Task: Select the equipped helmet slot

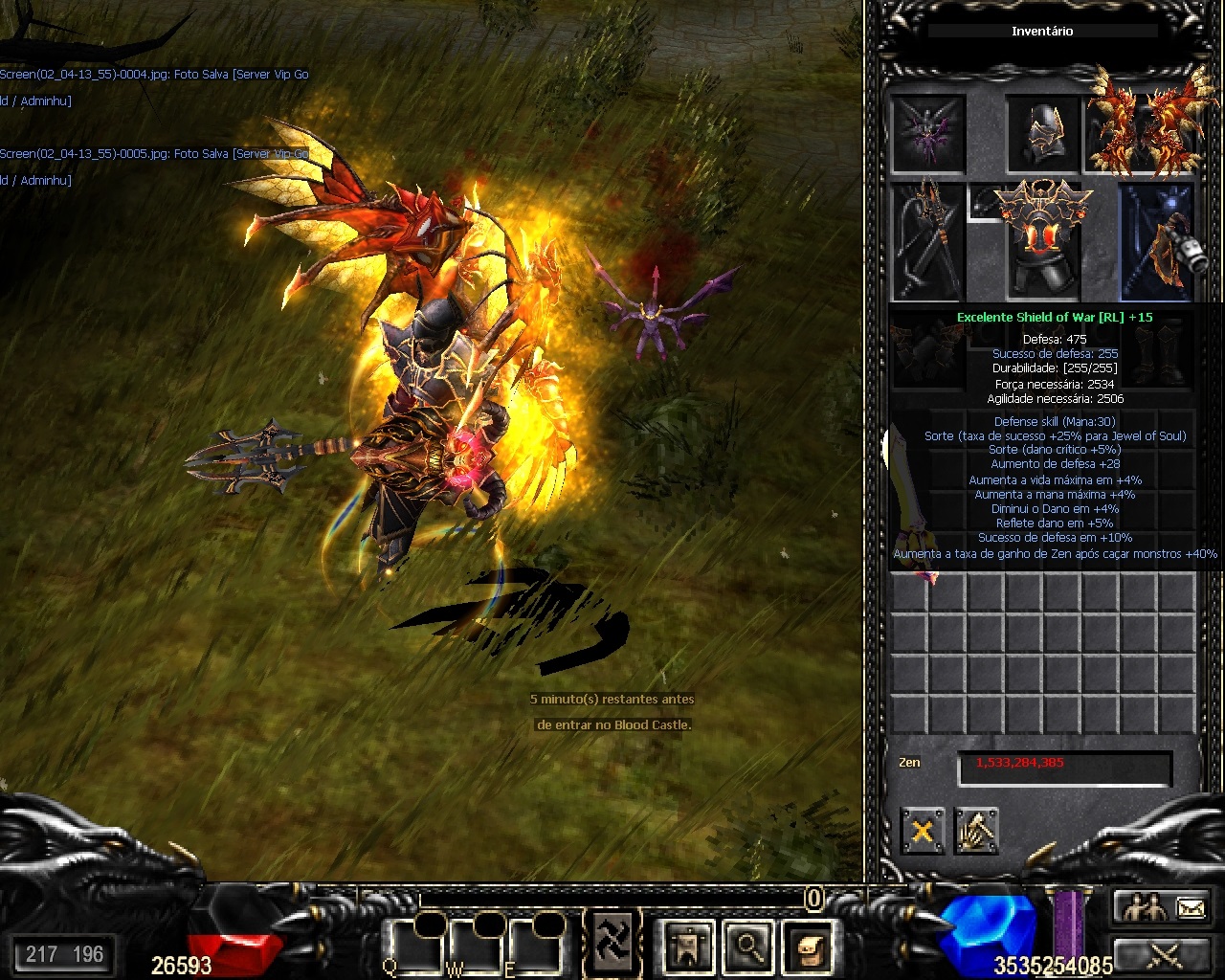Action: pos(1042,134)
